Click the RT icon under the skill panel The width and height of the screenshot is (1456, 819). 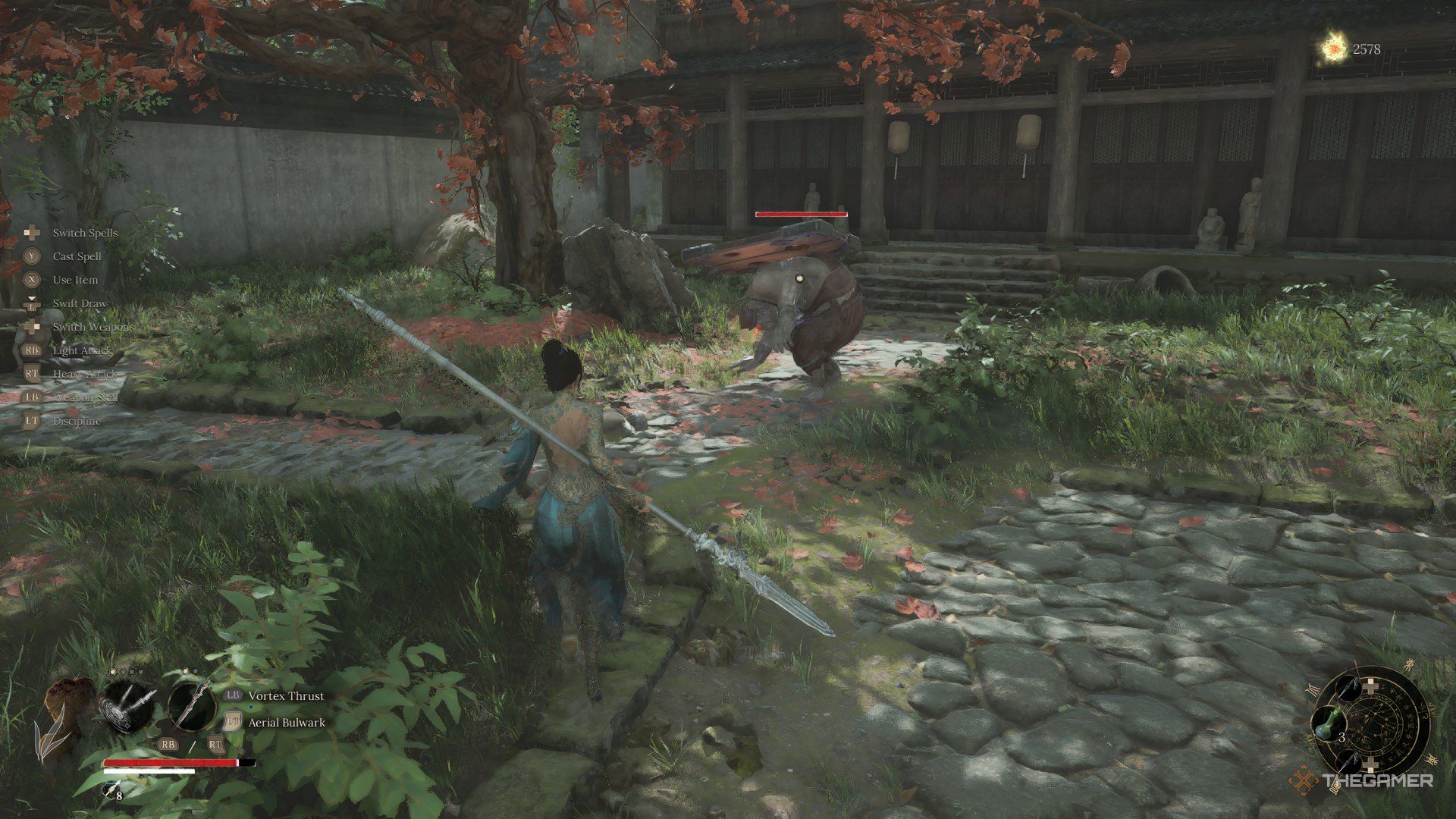216,746
